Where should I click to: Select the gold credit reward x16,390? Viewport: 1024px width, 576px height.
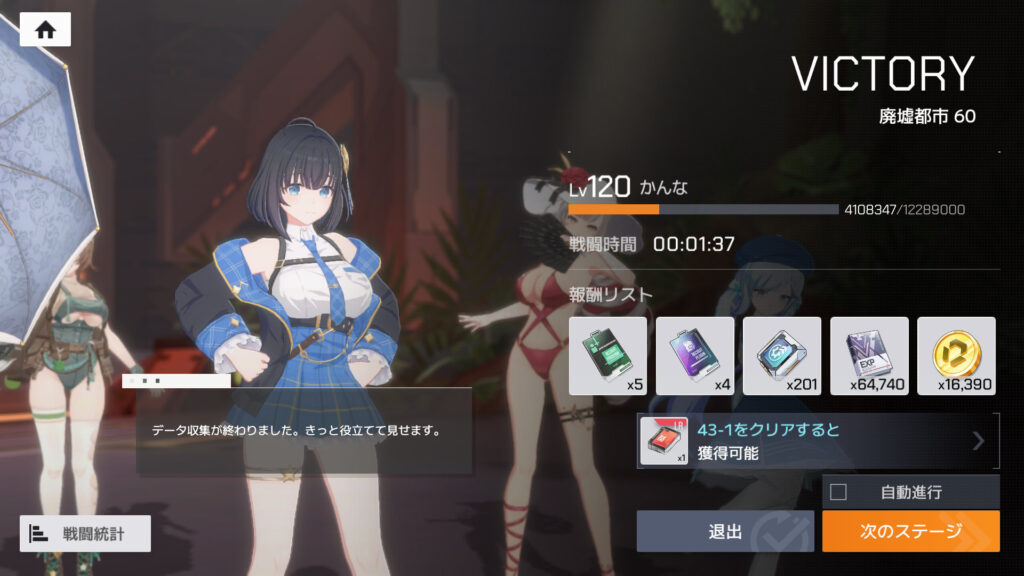click(956, 356)
